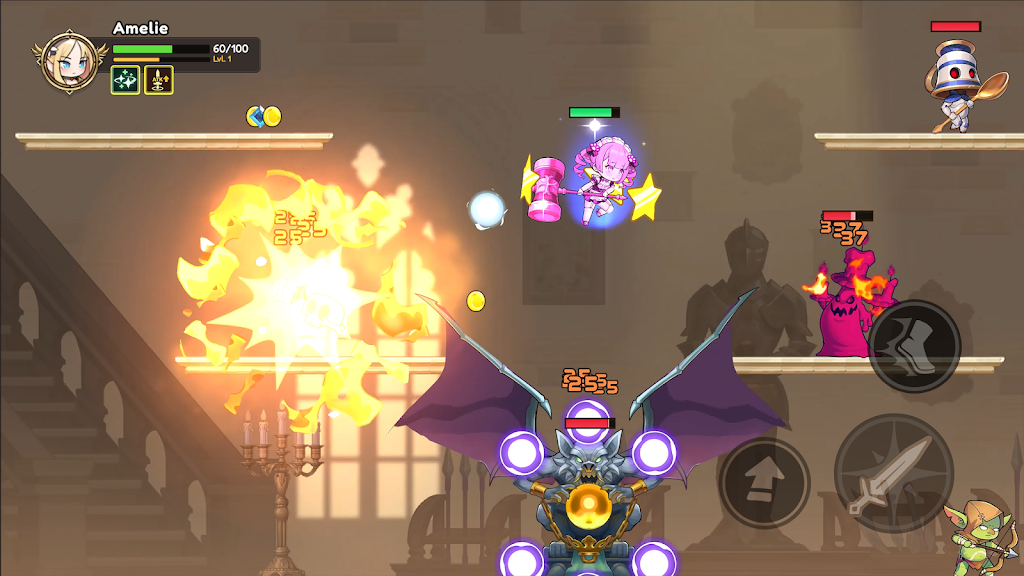Select the green sparkle buff icon

click(x=125, y=80)
